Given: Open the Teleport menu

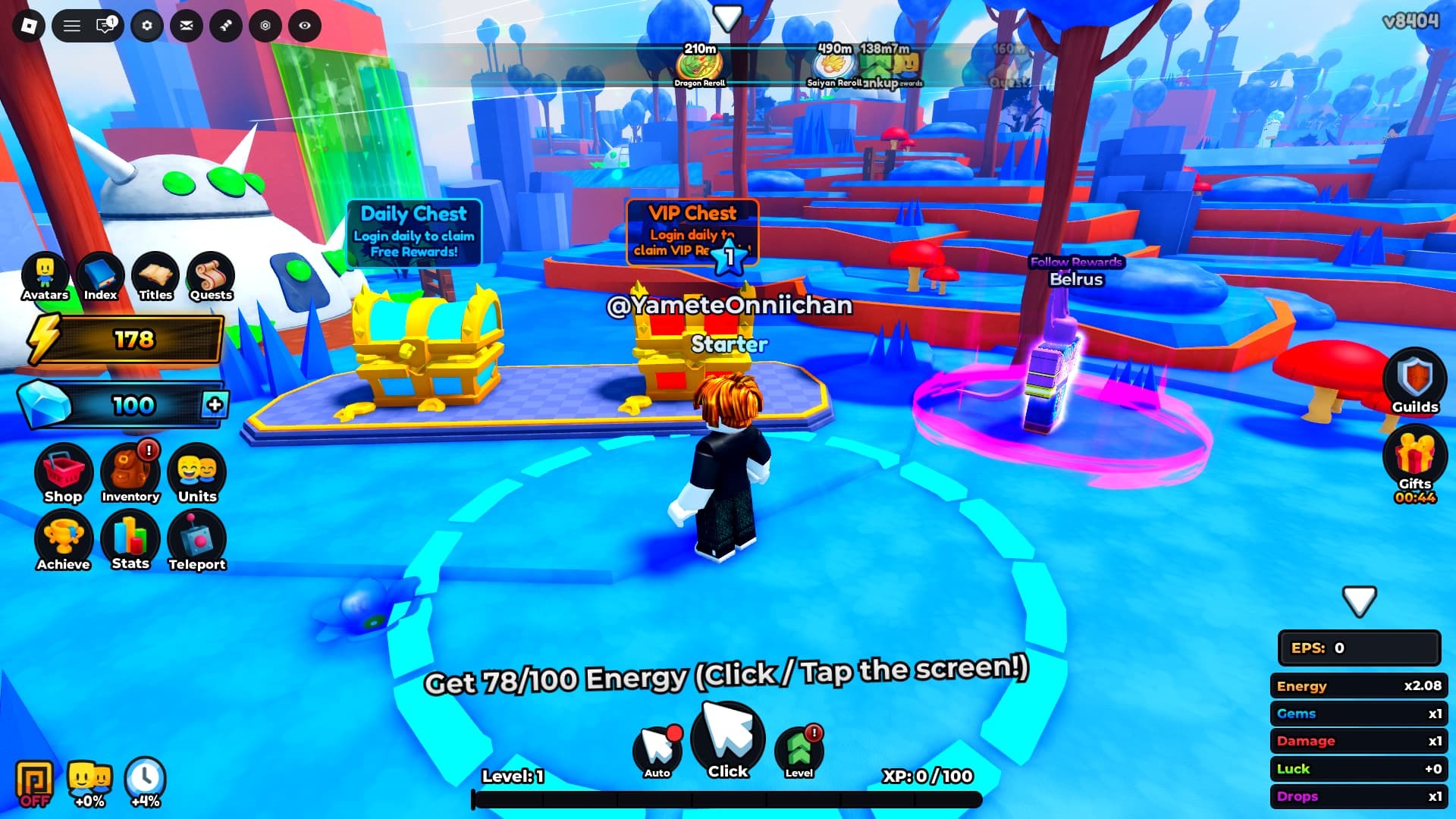Looking at the screenshot, I should [197, 540].
